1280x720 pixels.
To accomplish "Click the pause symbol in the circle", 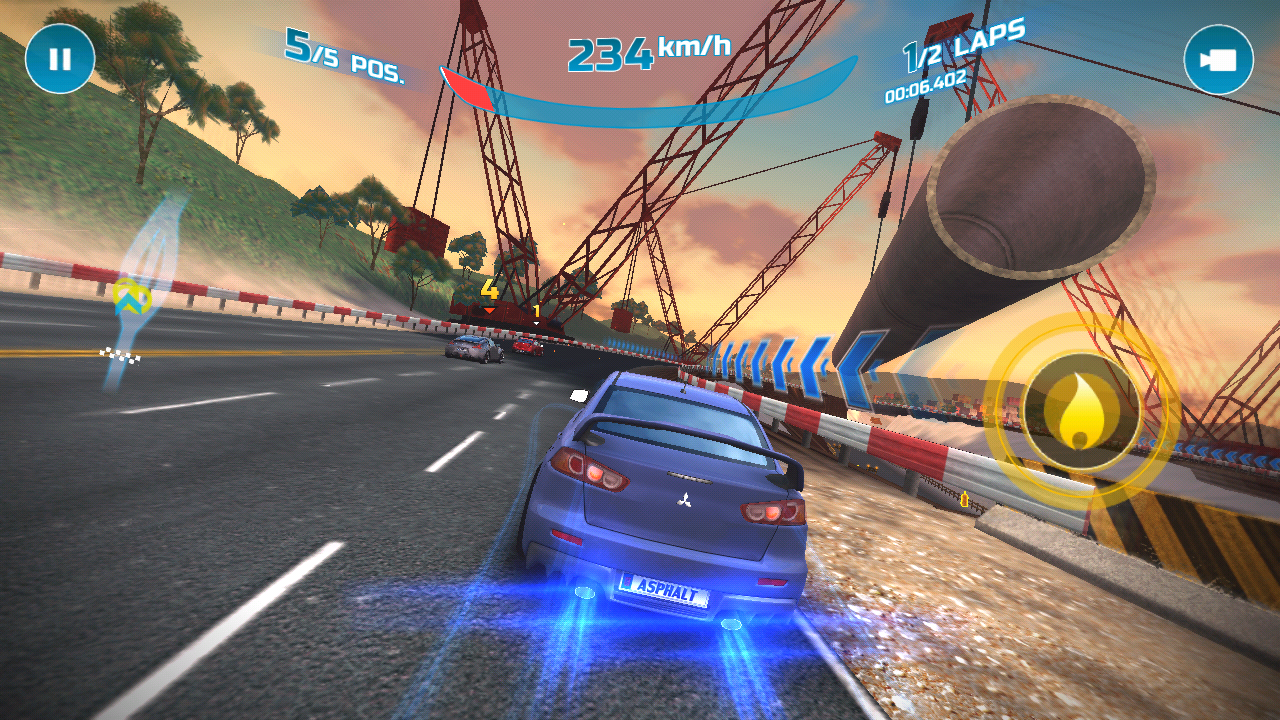I will pyautogui.click(x=60, y=60).
